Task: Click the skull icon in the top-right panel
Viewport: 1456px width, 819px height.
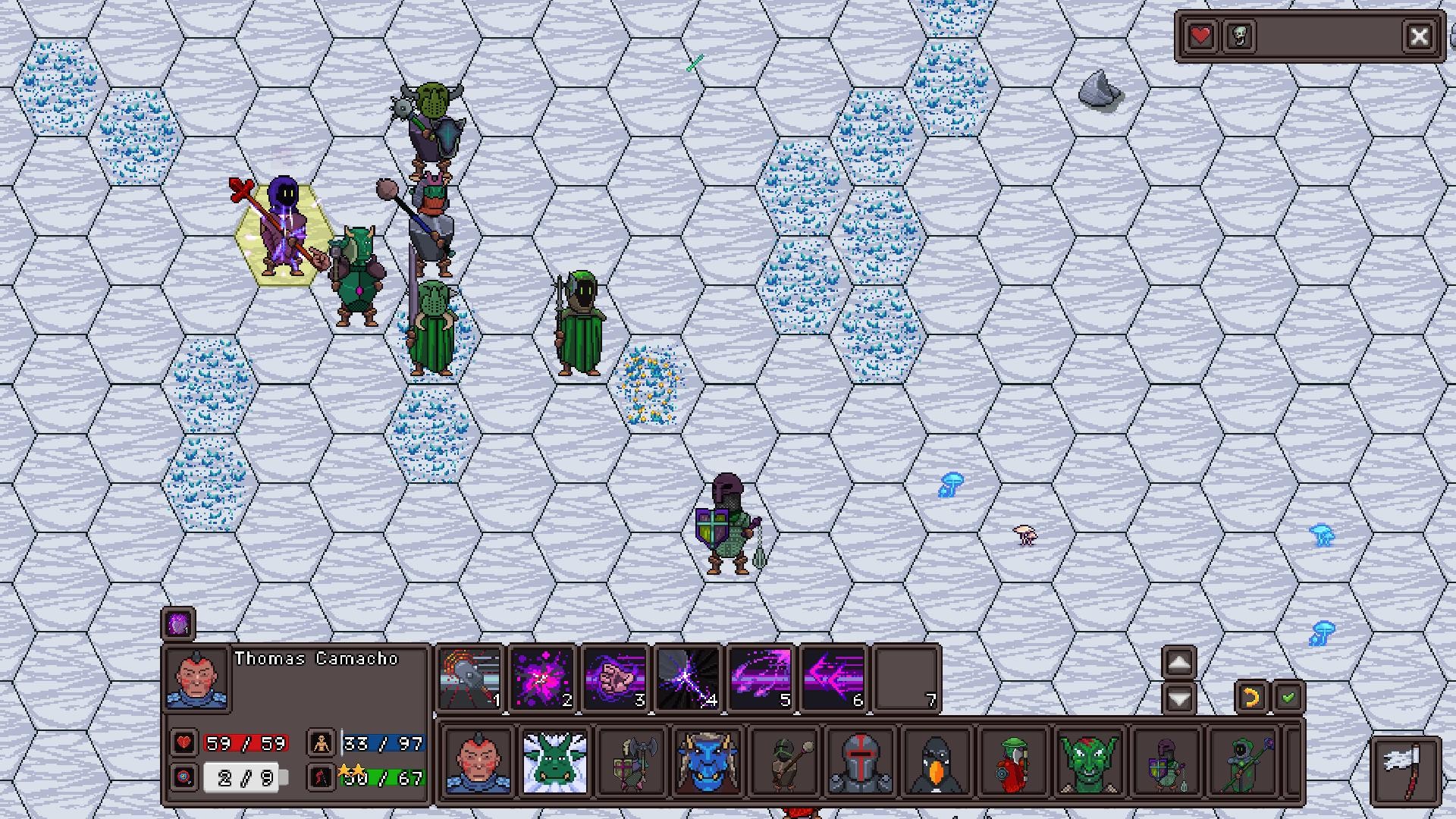Action: coord(1239,35)
